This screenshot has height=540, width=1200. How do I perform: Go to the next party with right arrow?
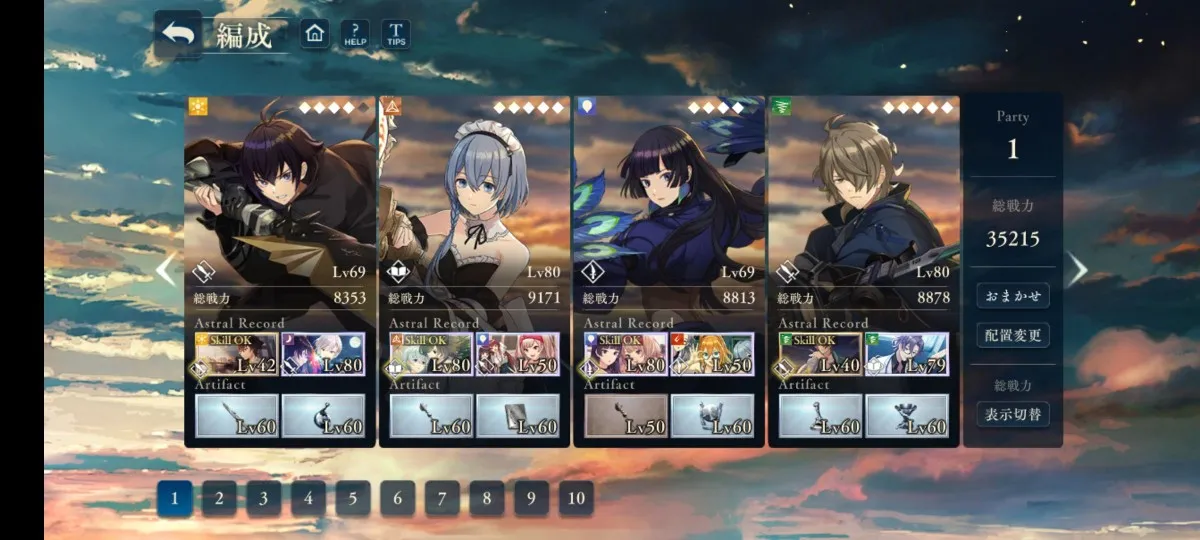pos(1077,269)
